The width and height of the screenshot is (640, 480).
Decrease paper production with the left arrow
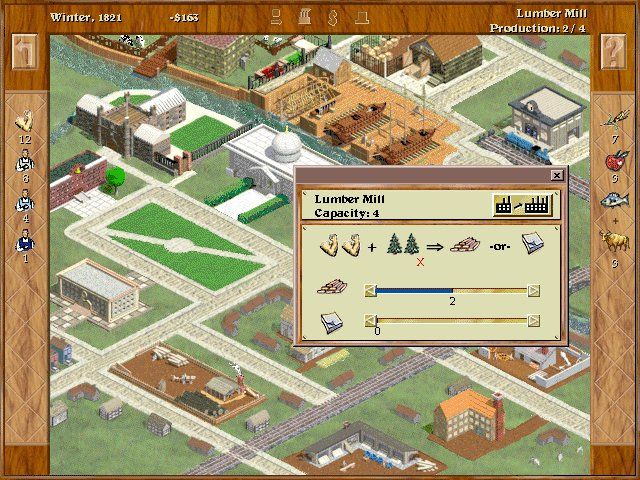coord(370,321)
